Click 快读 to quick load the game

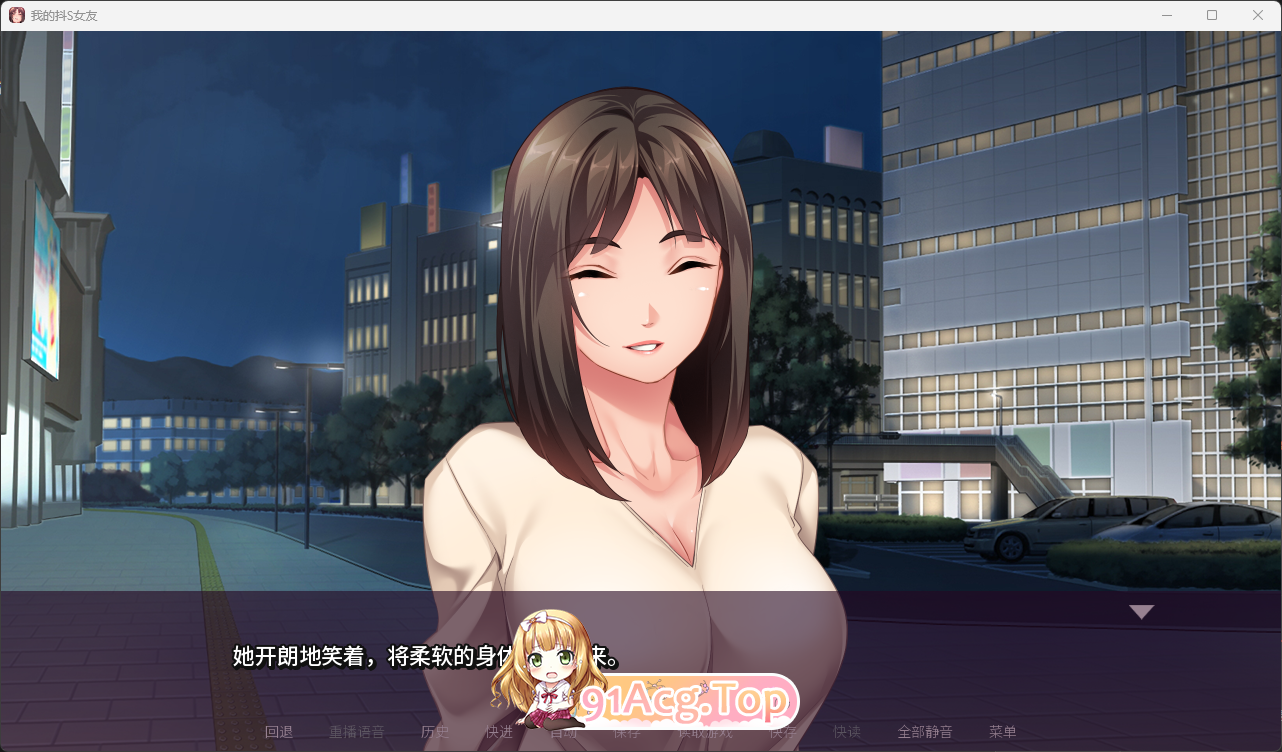[846, 731]
